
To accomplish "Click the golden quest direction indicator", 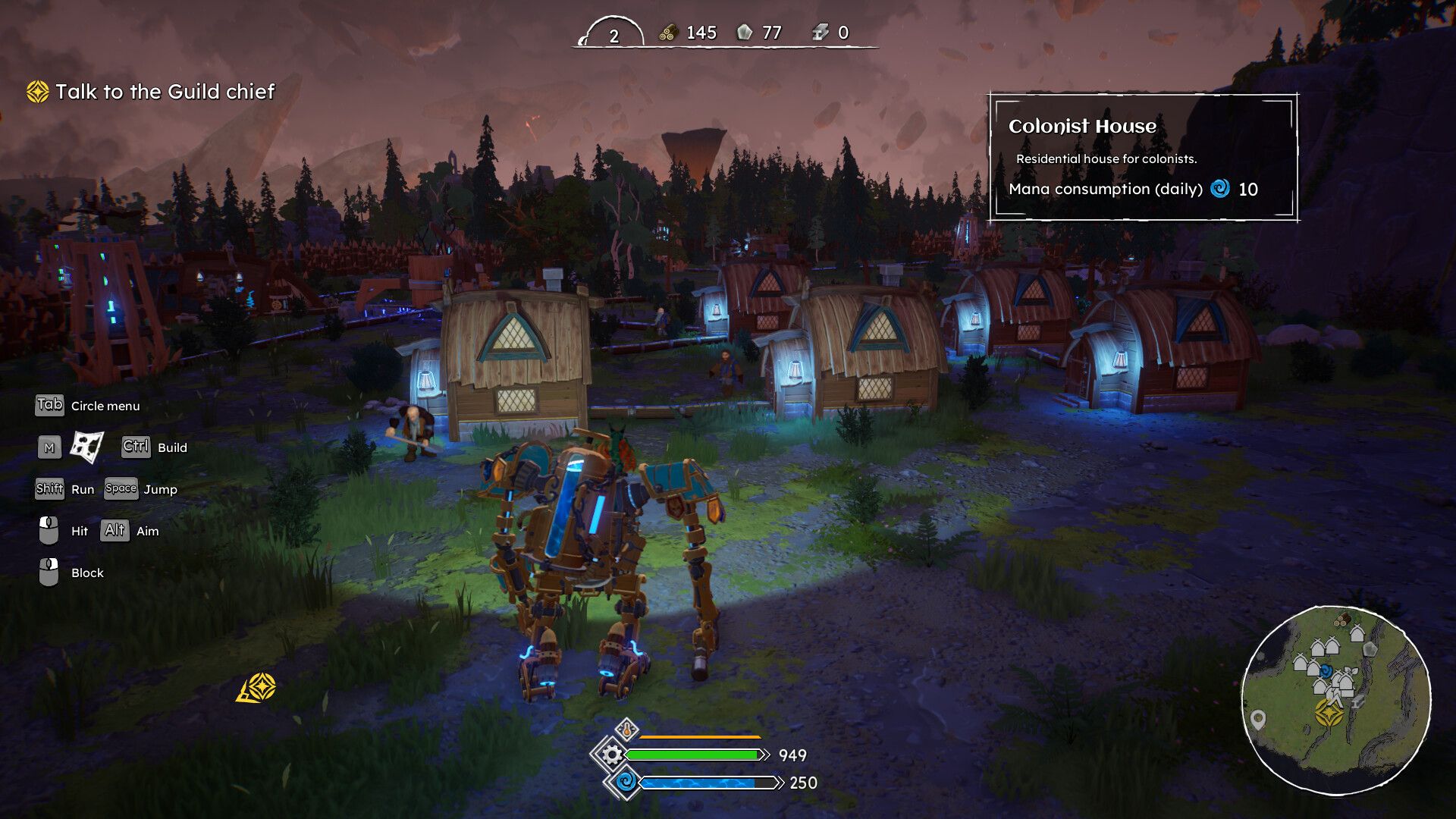I will [257, 688].
